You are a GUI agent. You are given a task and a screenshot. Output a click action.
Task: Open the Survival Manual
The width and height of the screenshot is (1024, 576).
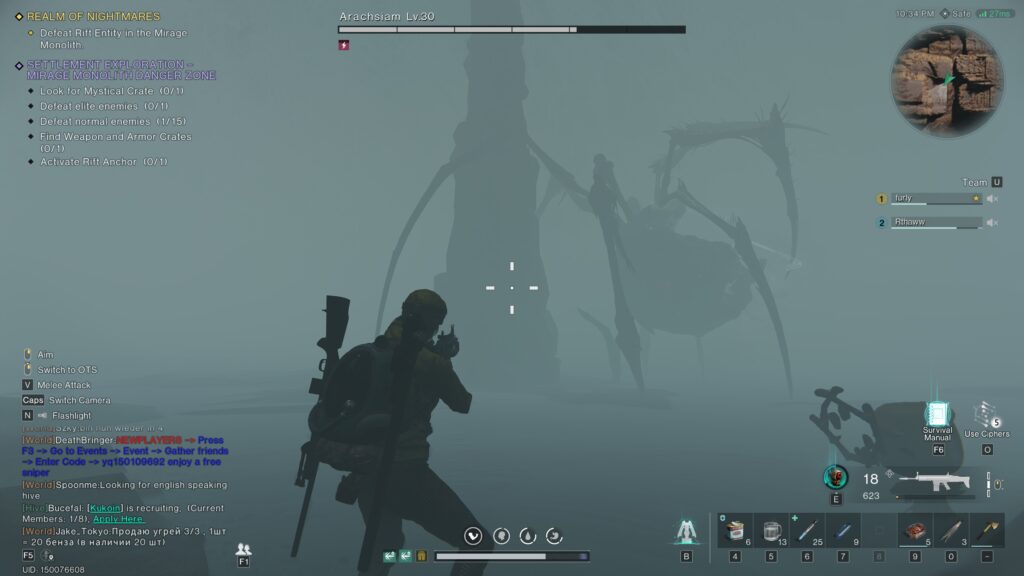(937, 416)
